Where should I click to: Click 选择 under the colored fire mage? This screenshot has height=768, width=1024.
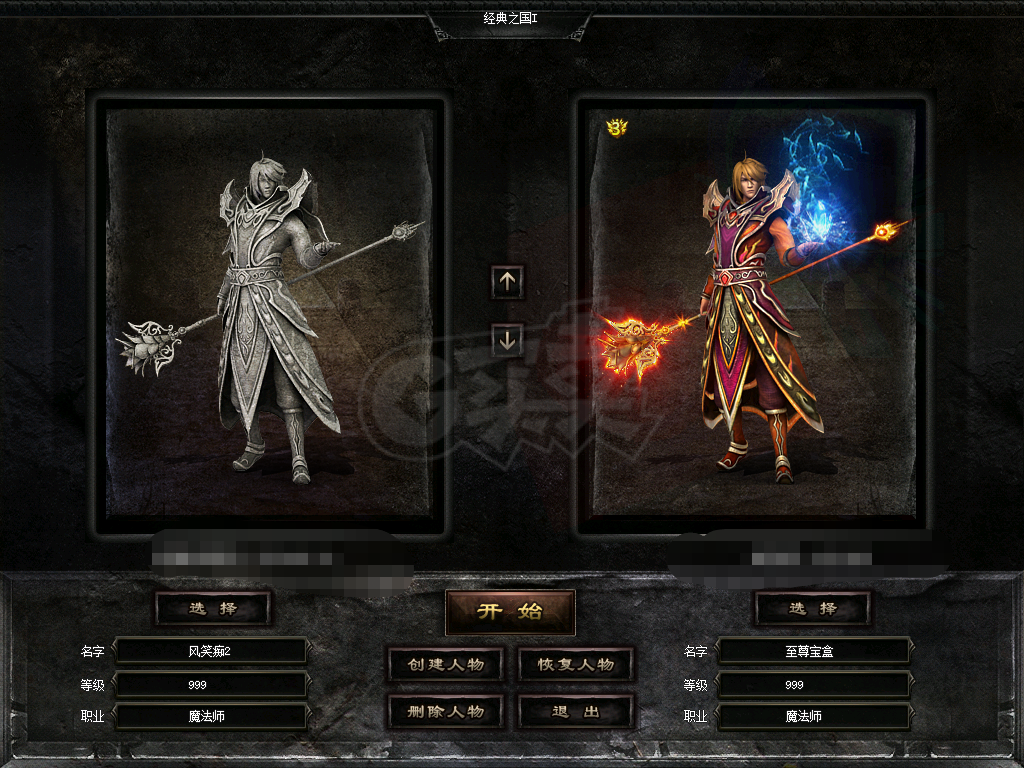click(x=812, y=608)
